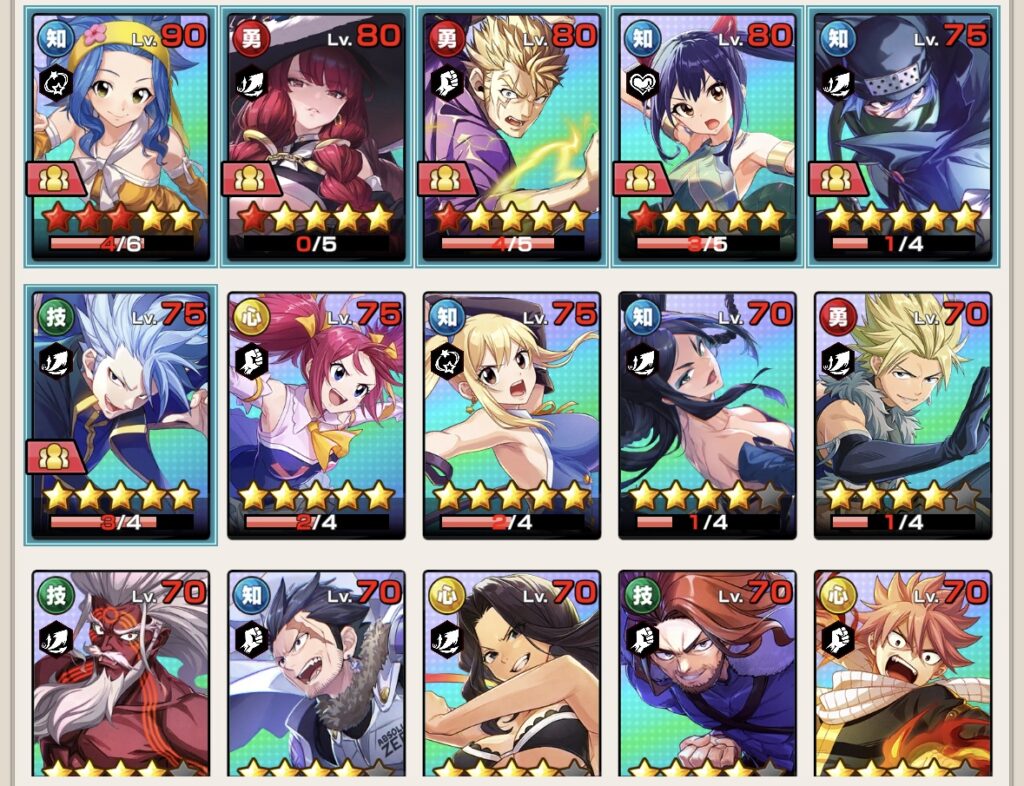Select the brown-haired bearded man card

708,675
